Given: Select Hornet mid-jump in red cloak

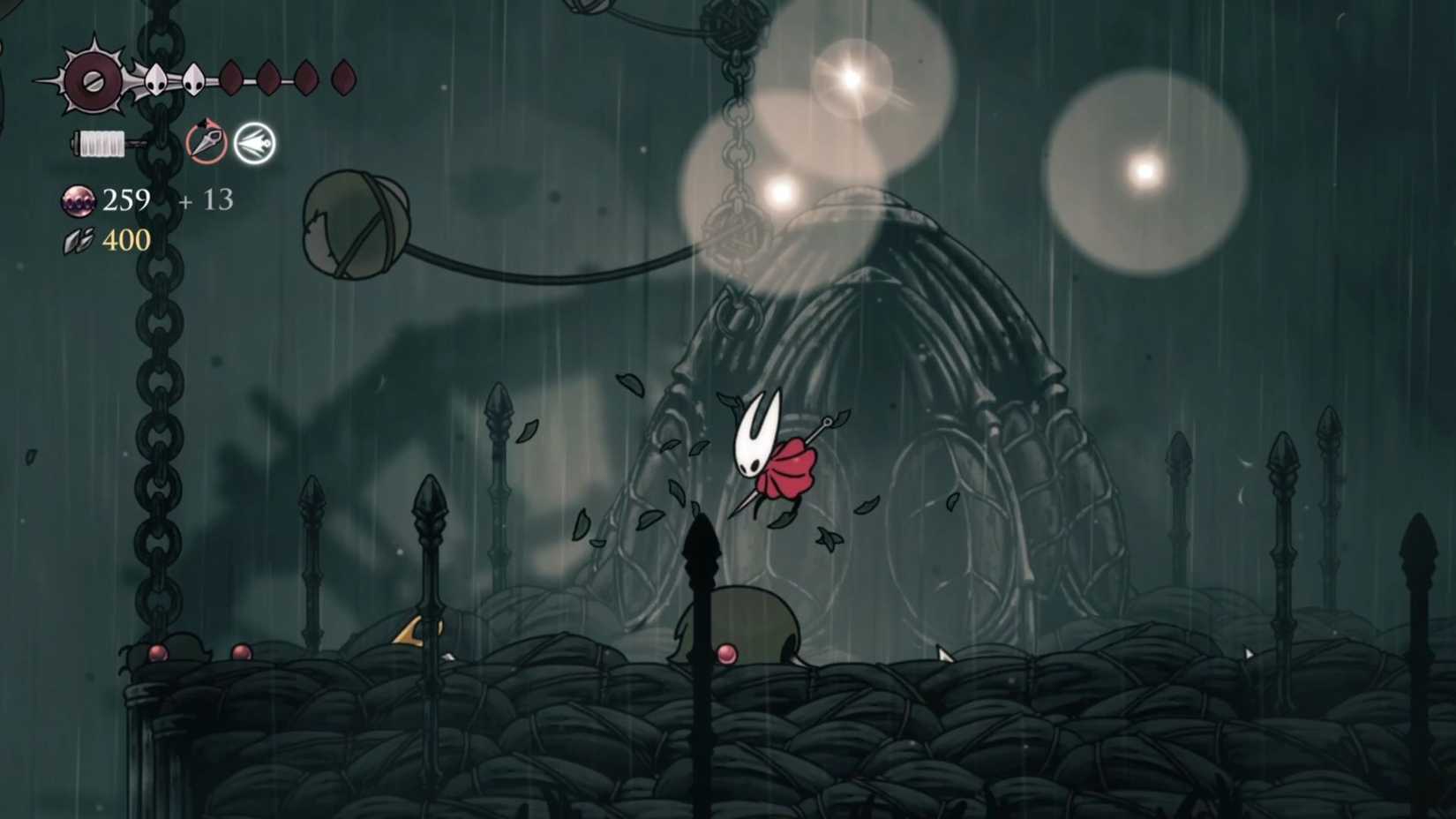Looking at the screenshot, I should point(777,459).
